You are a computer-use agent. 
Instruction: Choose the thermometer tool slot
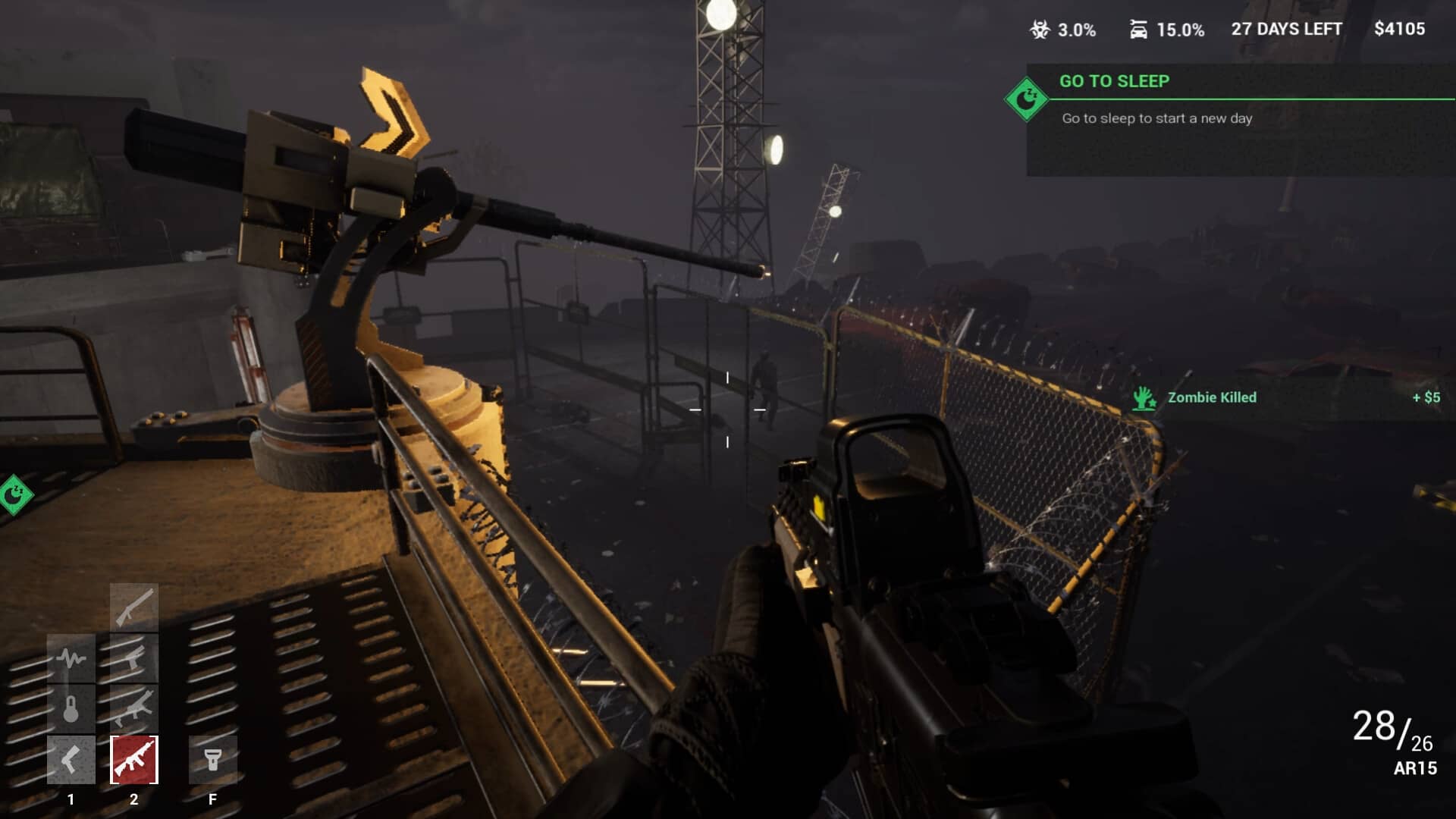(71, 708)
